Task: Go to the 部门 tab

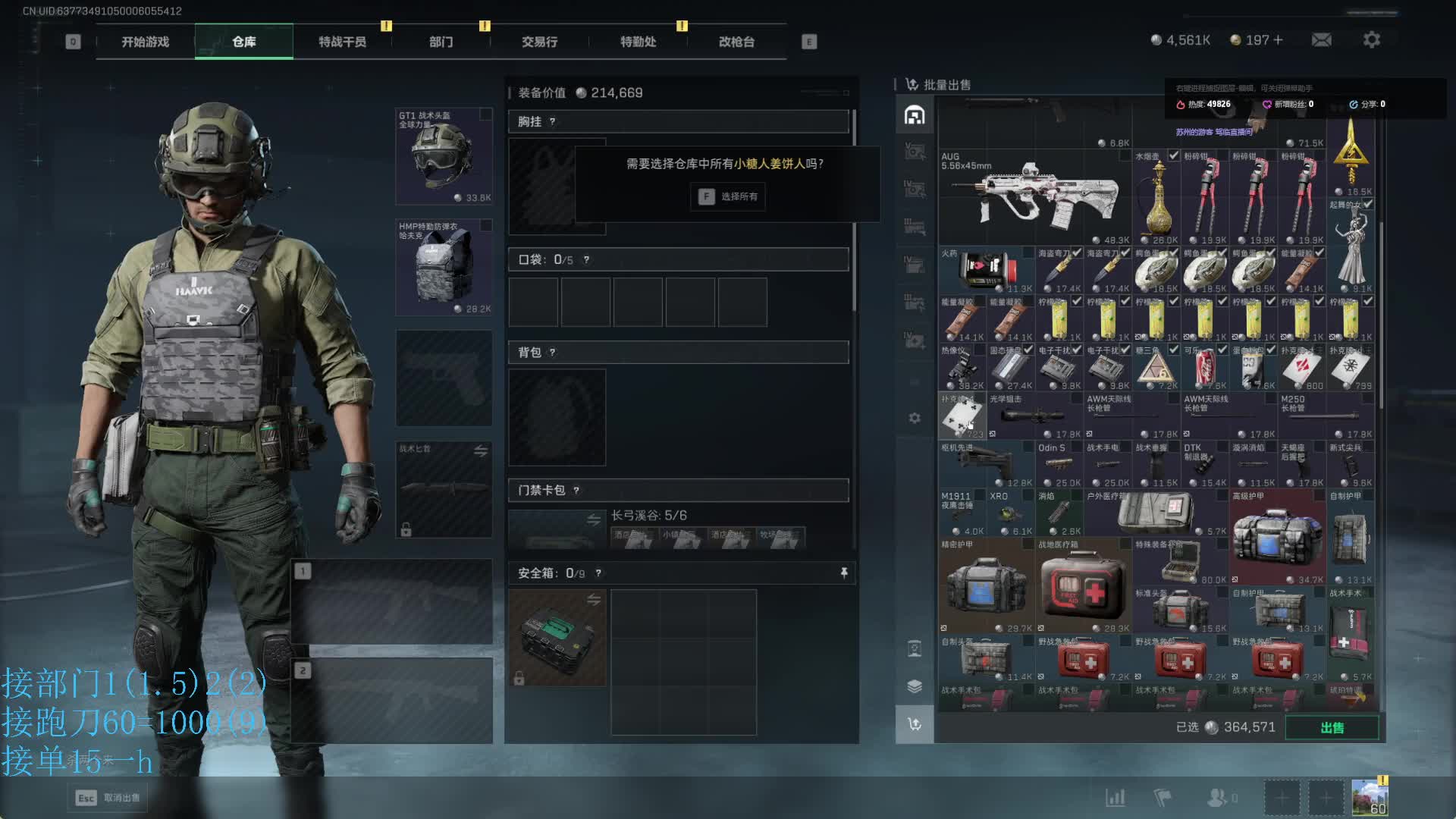Action: tap(441, 42)
